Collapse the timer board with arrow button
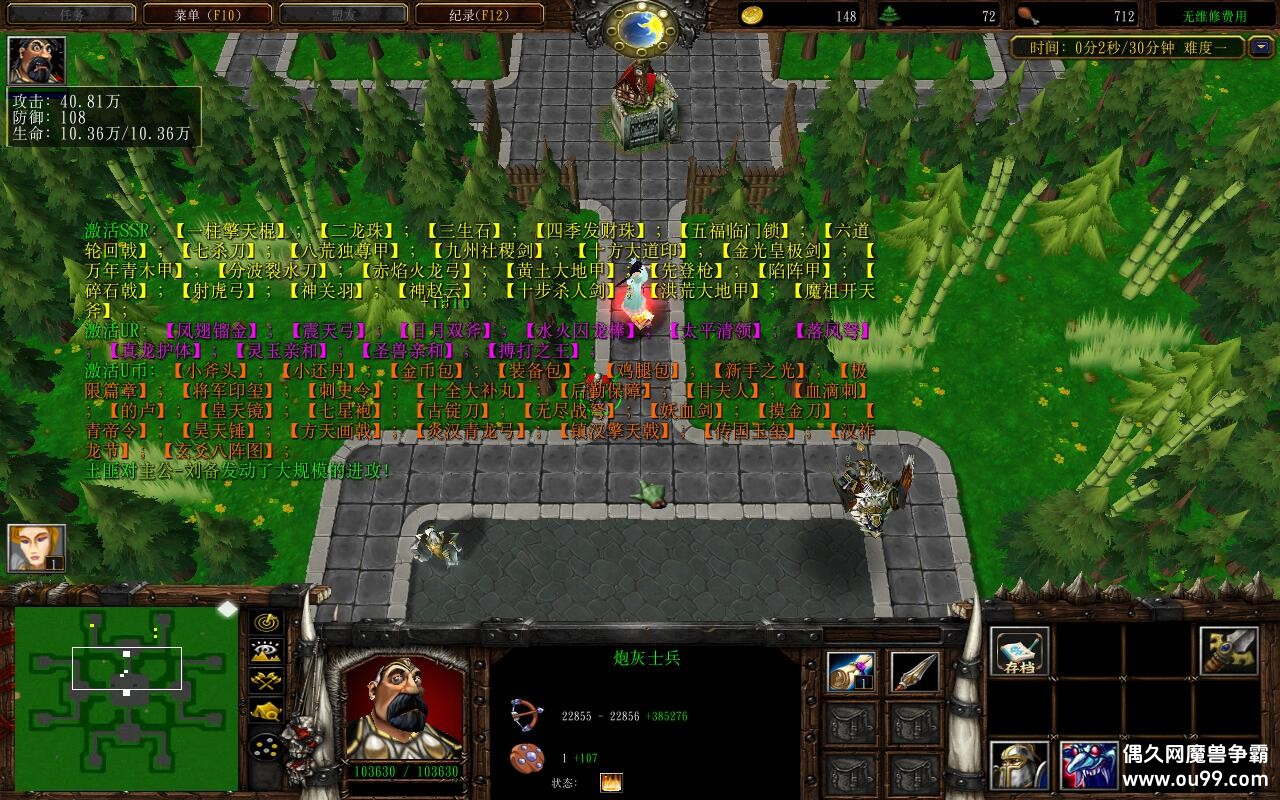The image size is (1280, 800). click(x=1261, y=47)
